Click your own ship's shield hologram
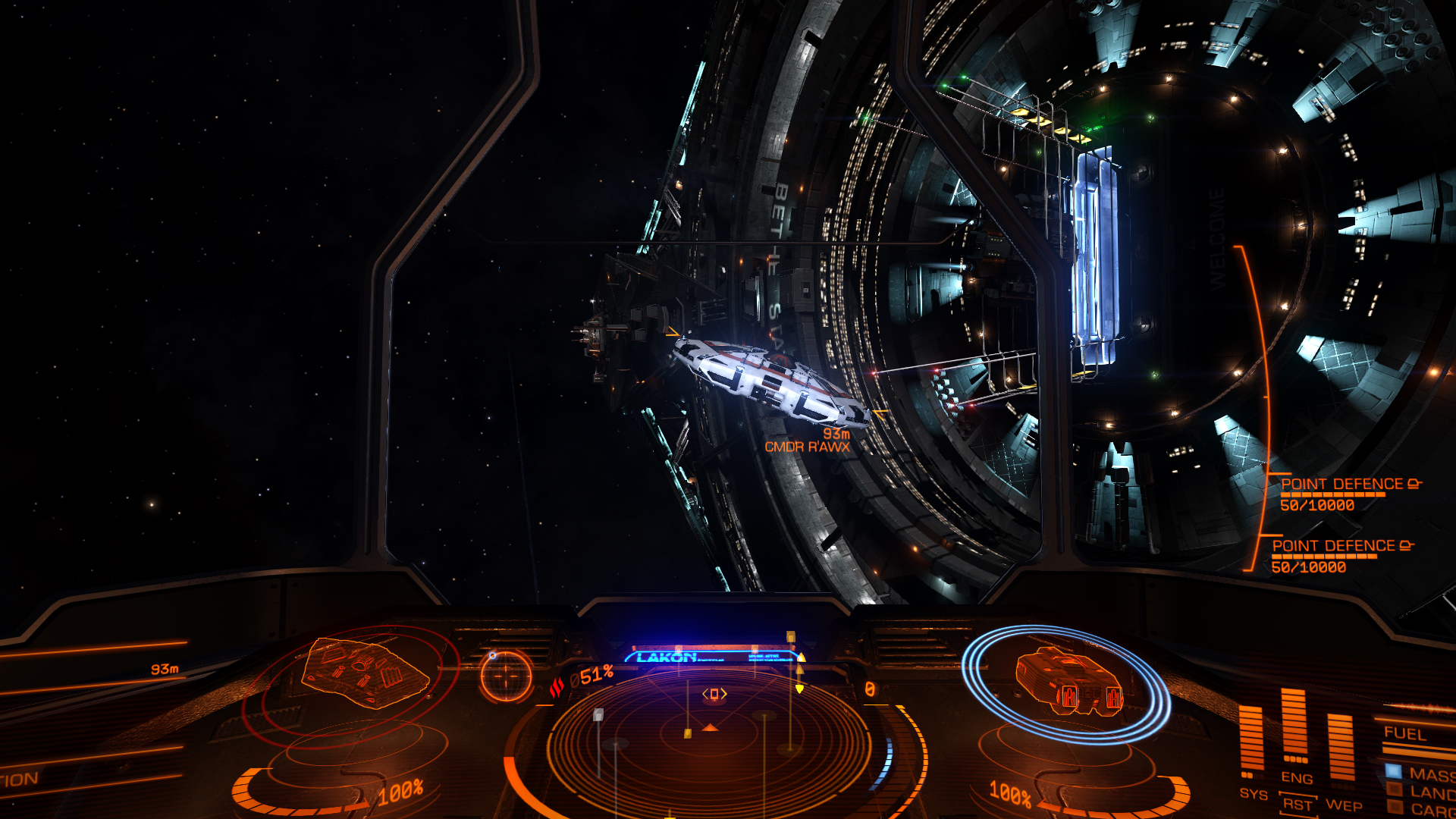 coord(1065,682)
